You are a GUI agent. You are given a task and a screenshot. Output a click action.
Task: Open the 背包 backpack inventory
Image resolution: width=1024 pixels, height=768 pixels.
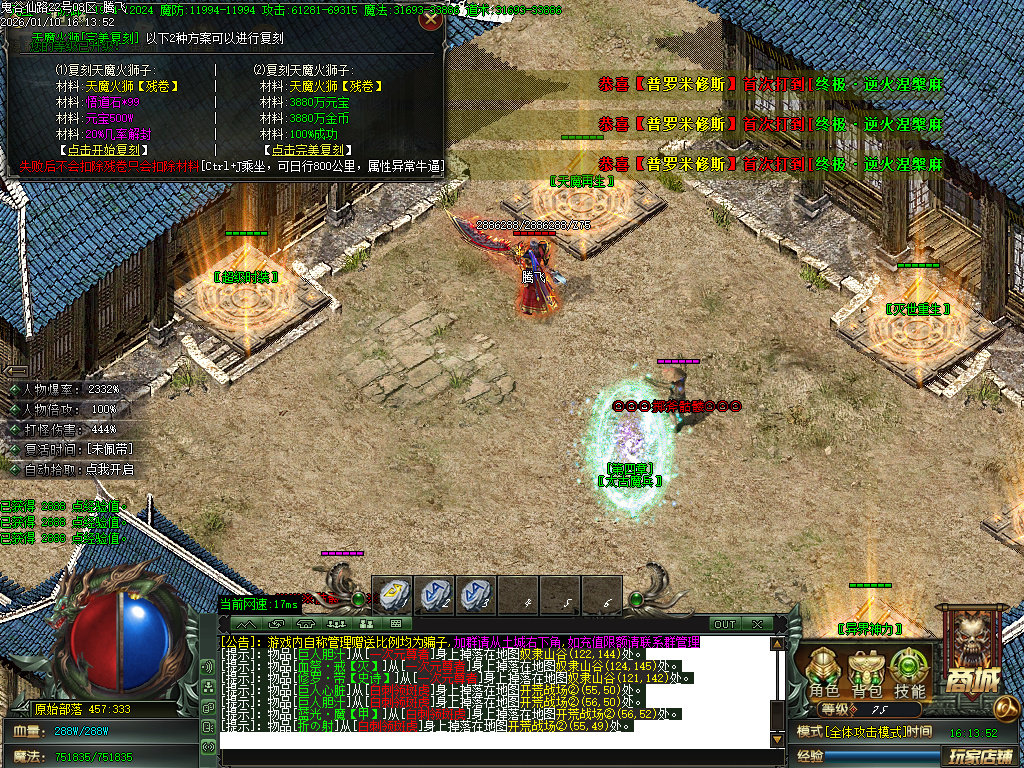[x=866, y=674]
